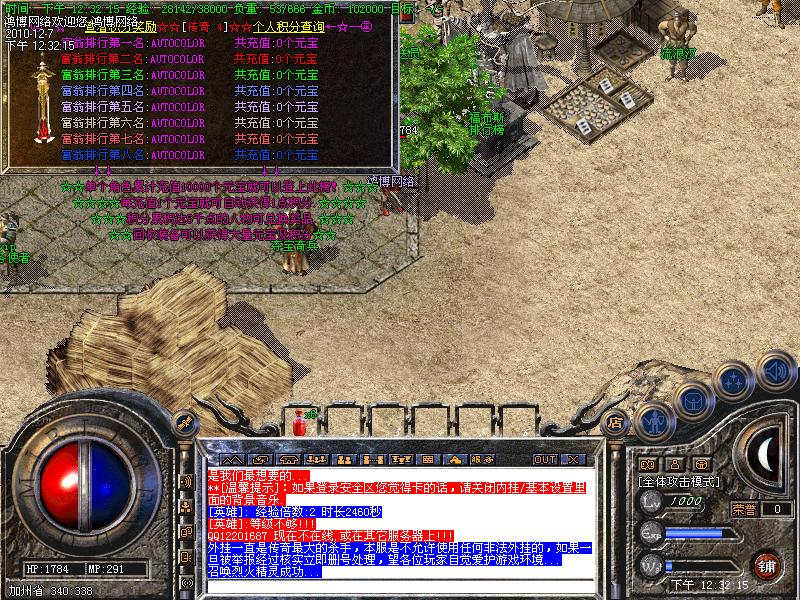Open the bag with the chest icon

pyautogui.click(x=693, y=400)
